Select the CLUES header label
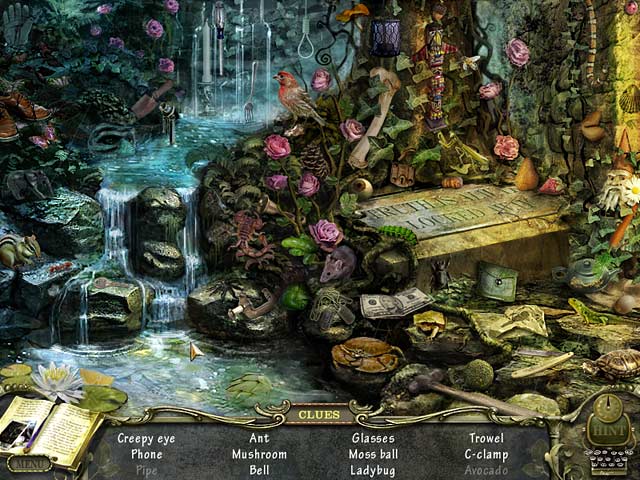Image resolution: width=640 pixels, height=480 pixels. (319, 413)
